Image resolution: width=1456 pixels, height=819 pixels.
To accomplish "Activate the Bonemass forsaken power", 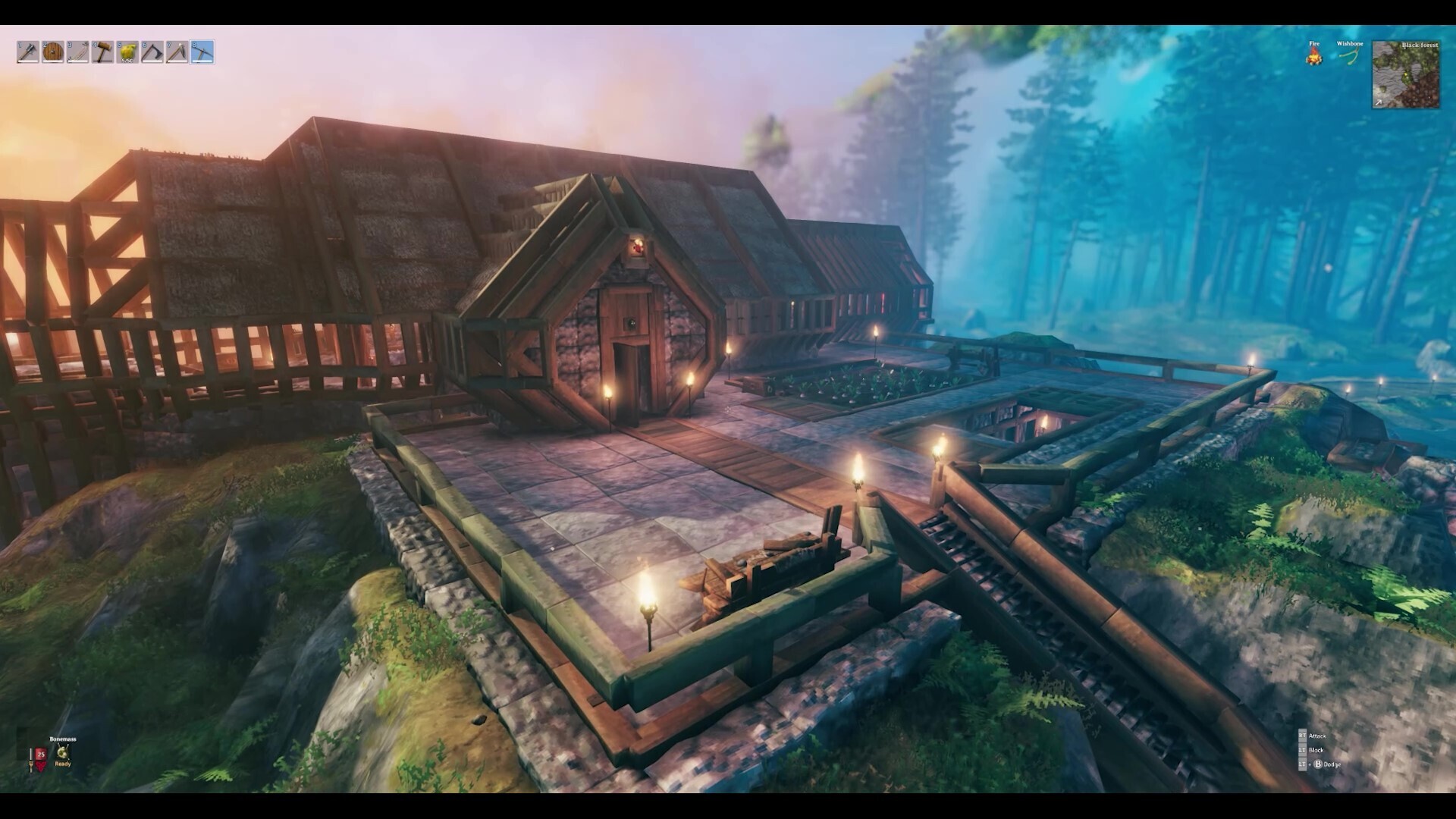I will (63, 752).
